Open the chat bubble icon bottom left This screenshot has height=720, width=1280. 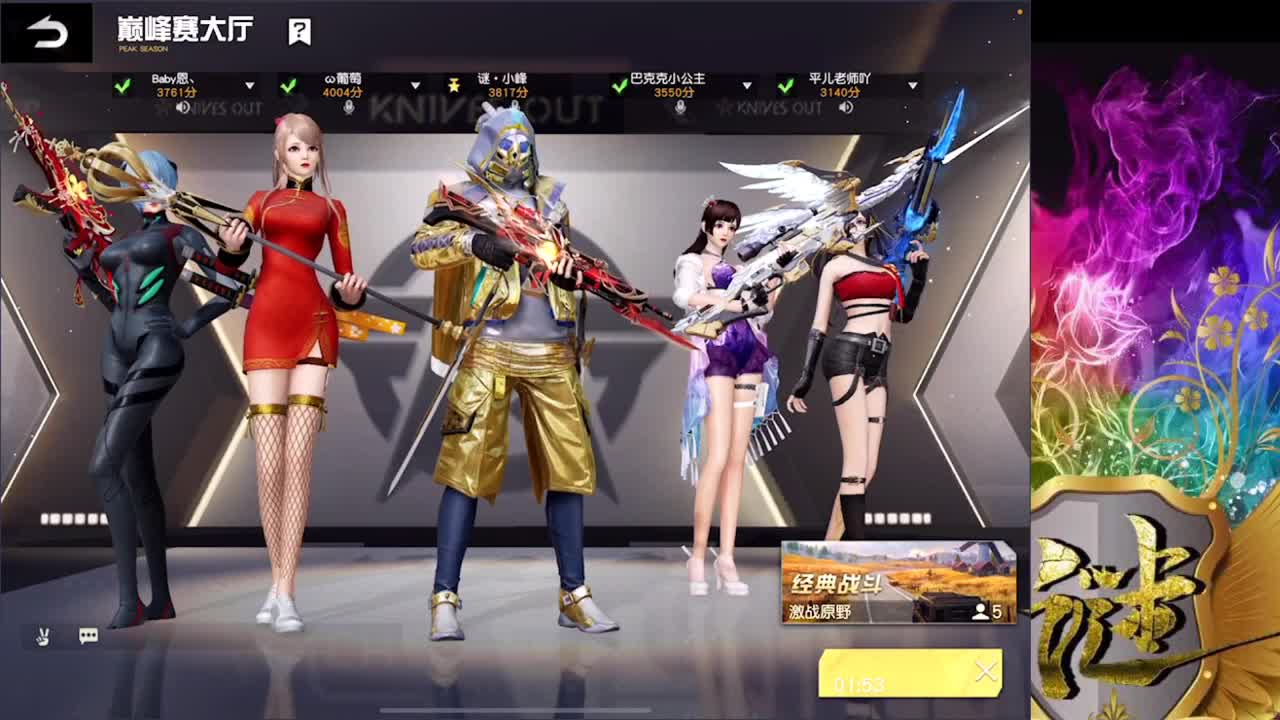tap(88, 635)
